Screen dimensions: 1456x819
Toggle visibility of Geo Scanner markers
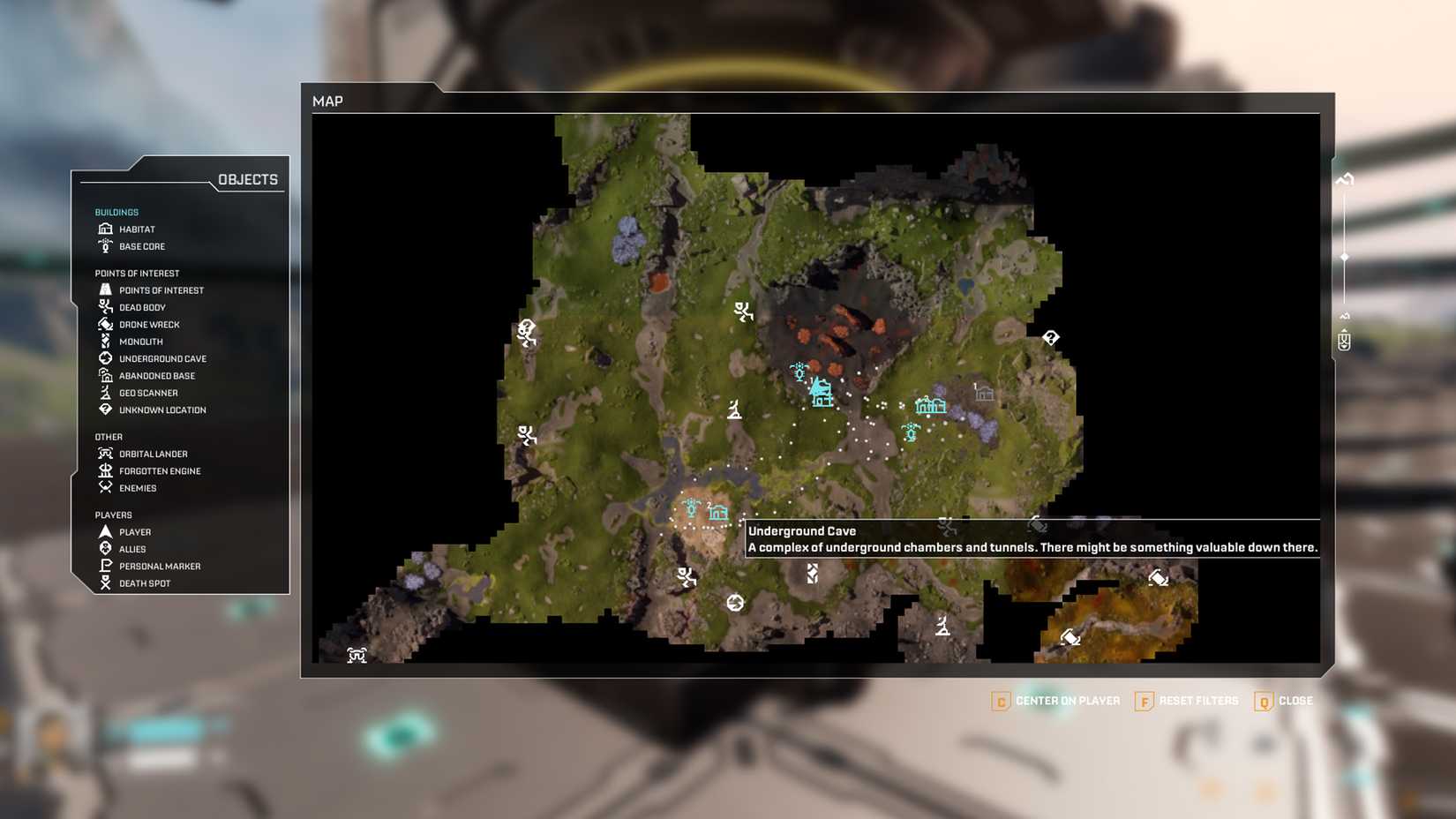pyautogui.click(x=105, y=392)
